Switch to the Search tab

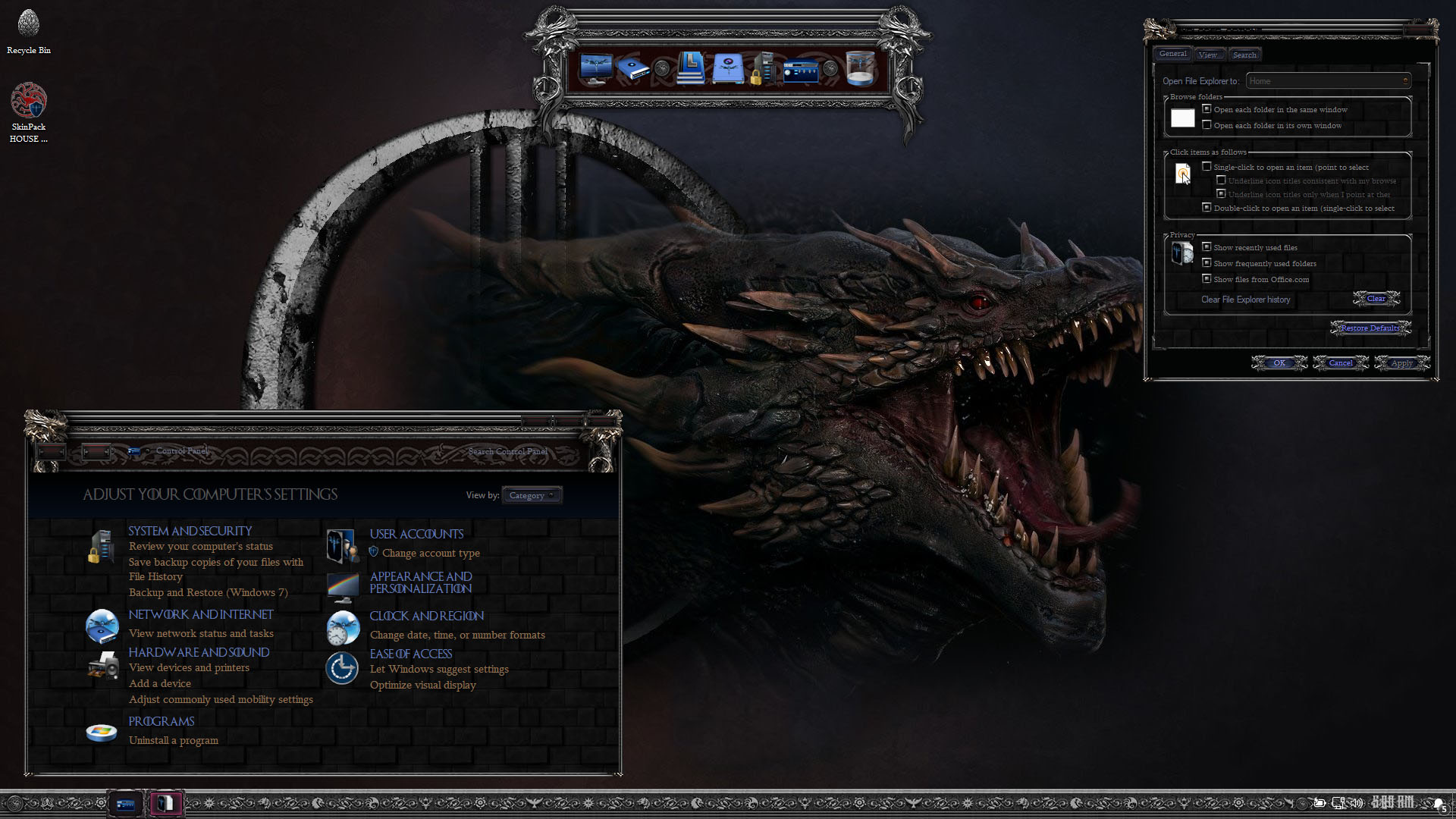(x=1244, y=55)
